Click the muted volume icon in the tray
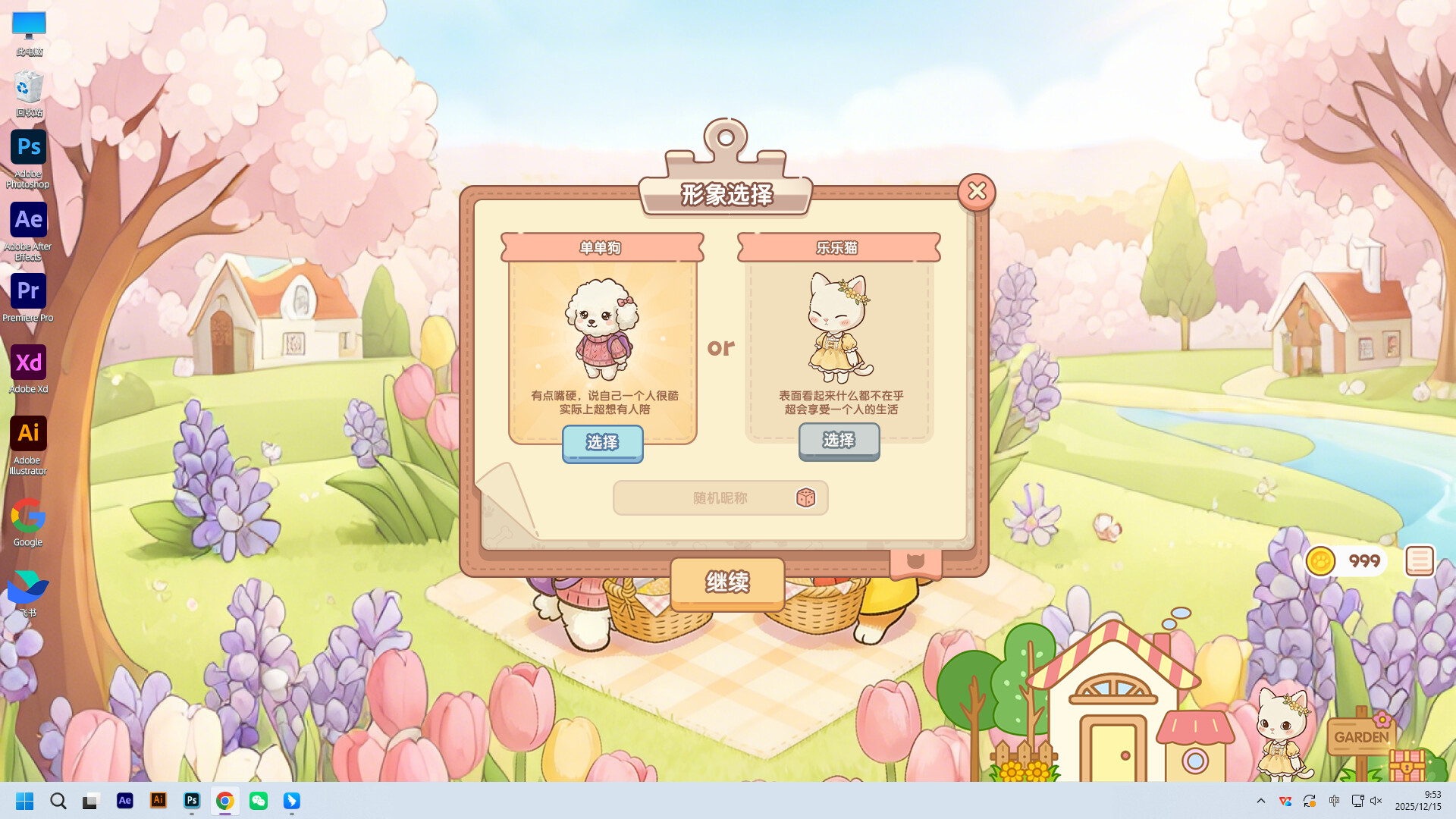 1376,800
